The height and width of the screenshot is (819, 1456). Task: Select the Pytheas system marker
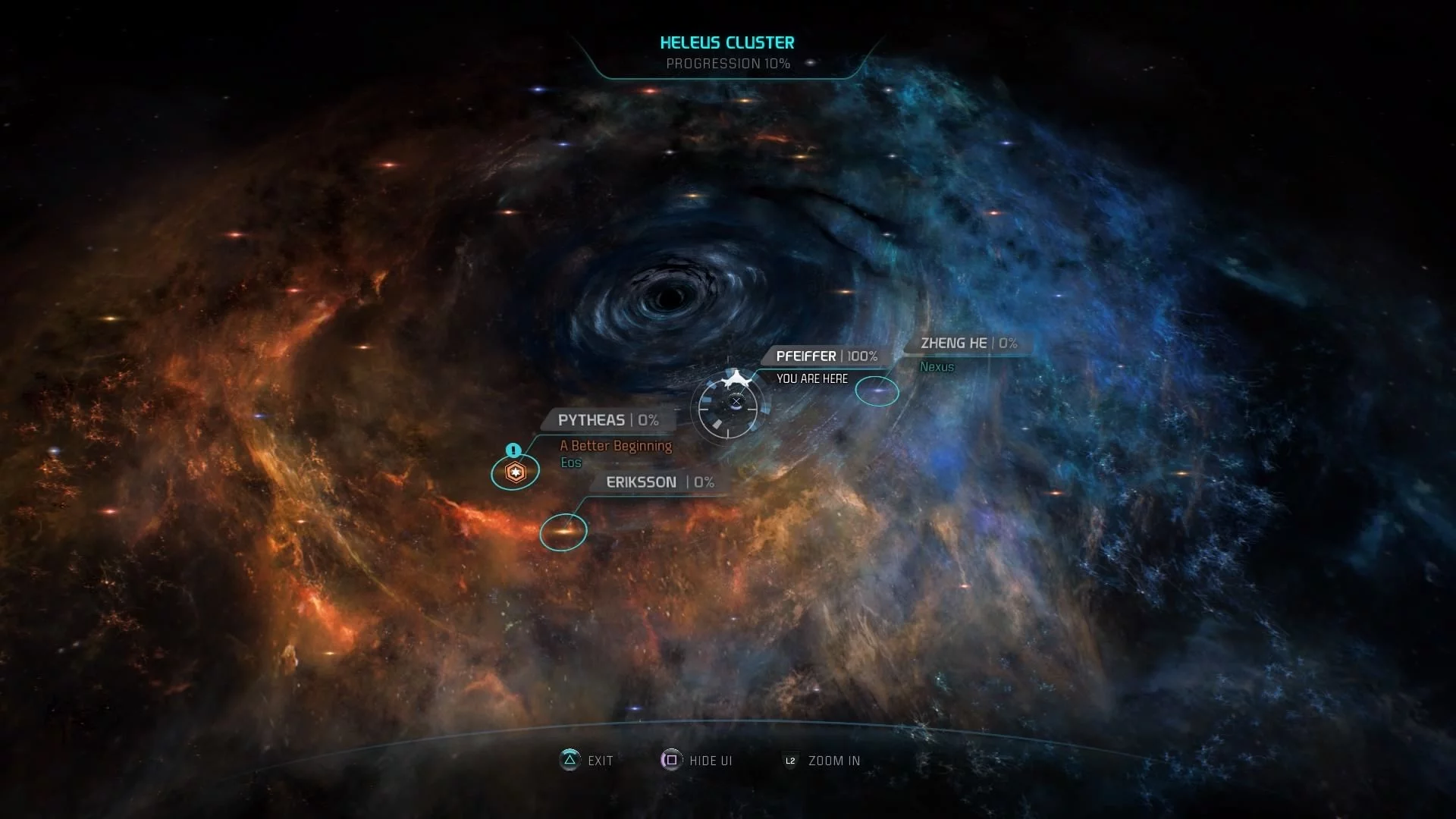click(x=515, y=472)
